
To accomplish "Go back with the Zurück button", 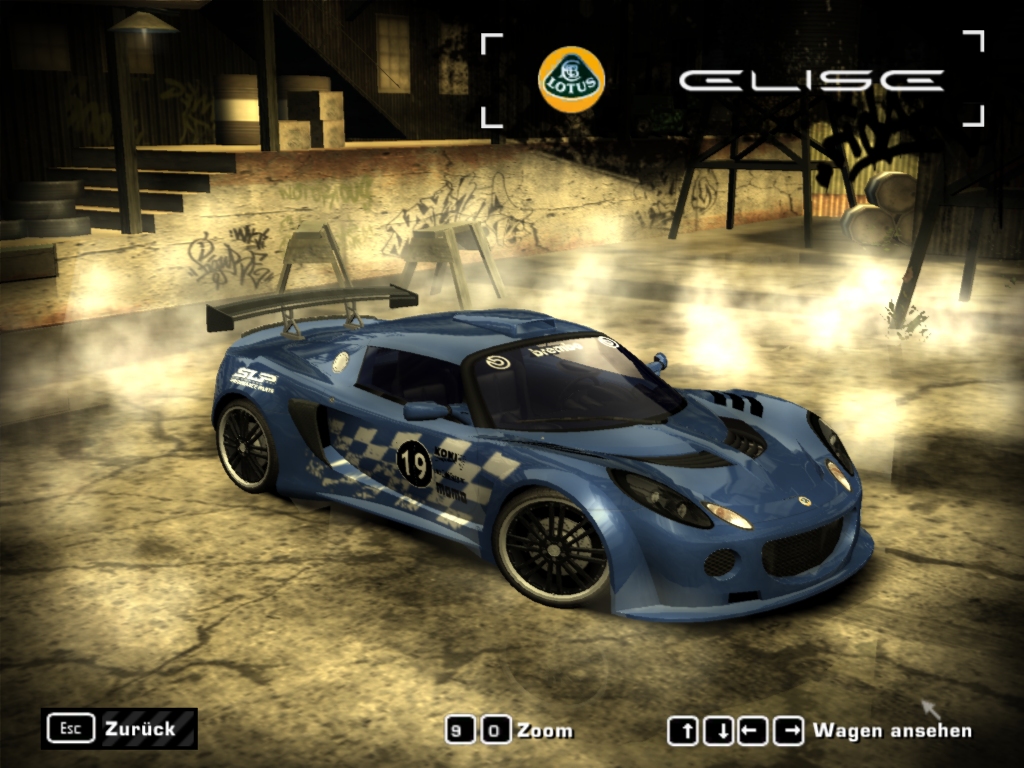I will [119, 728].
